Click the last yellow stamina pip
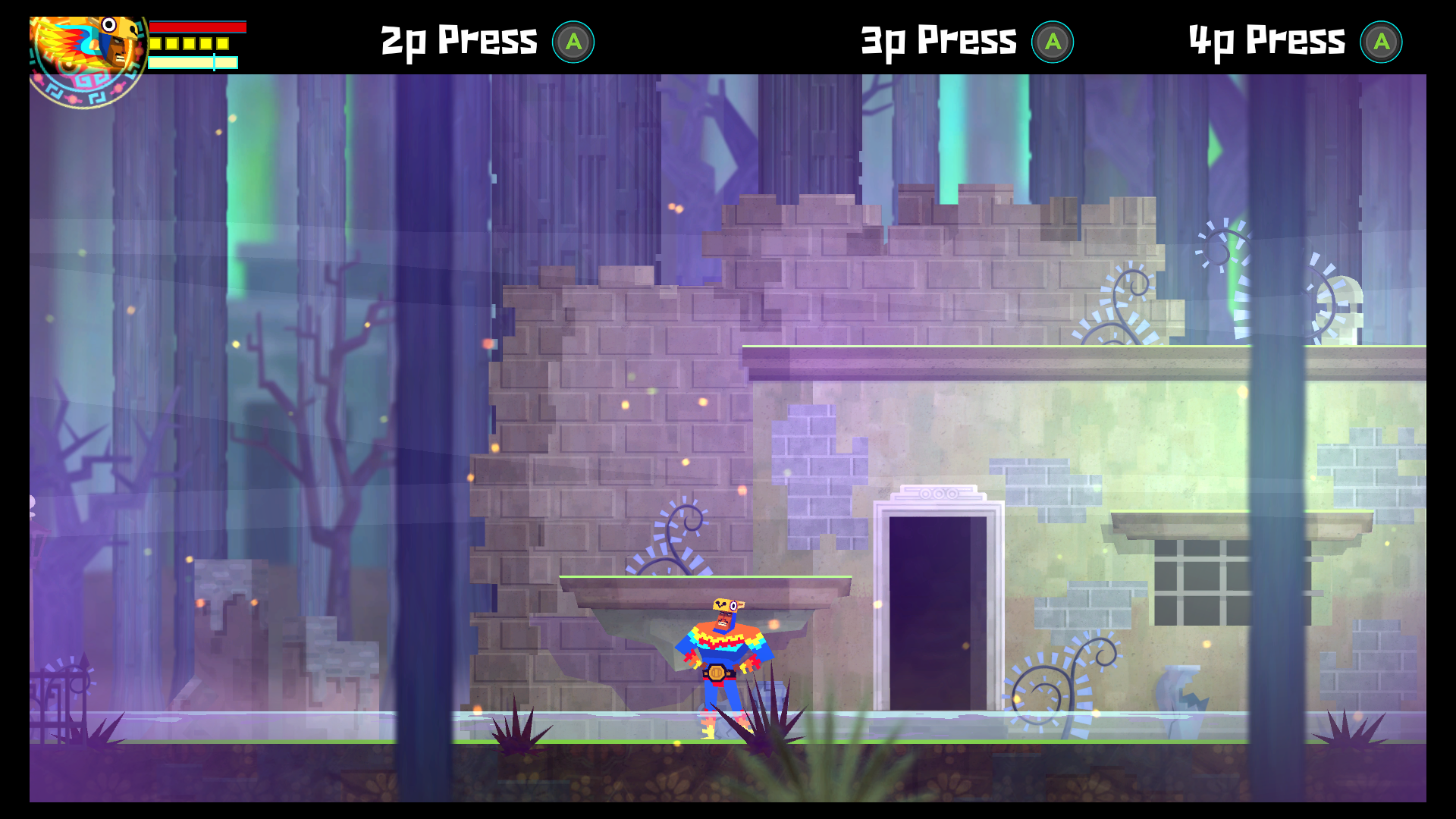Viewport: 1456px width, 819px height. [x=222, y=44]
